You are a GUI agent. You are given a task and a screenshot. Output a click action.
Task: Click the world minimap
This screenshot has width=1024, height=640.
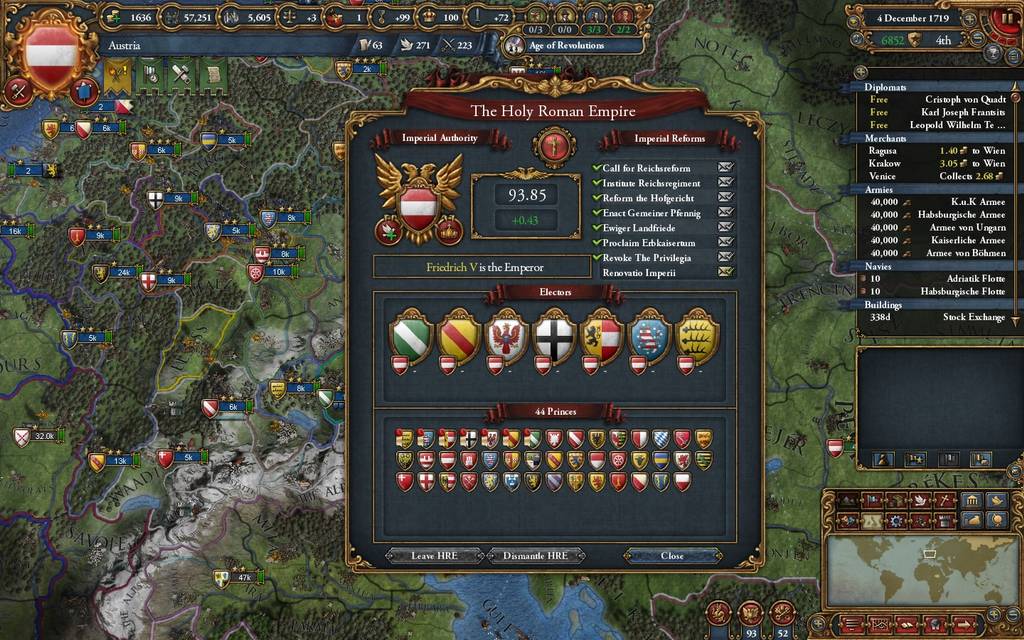pyautogui.click(x=920, y=568)
